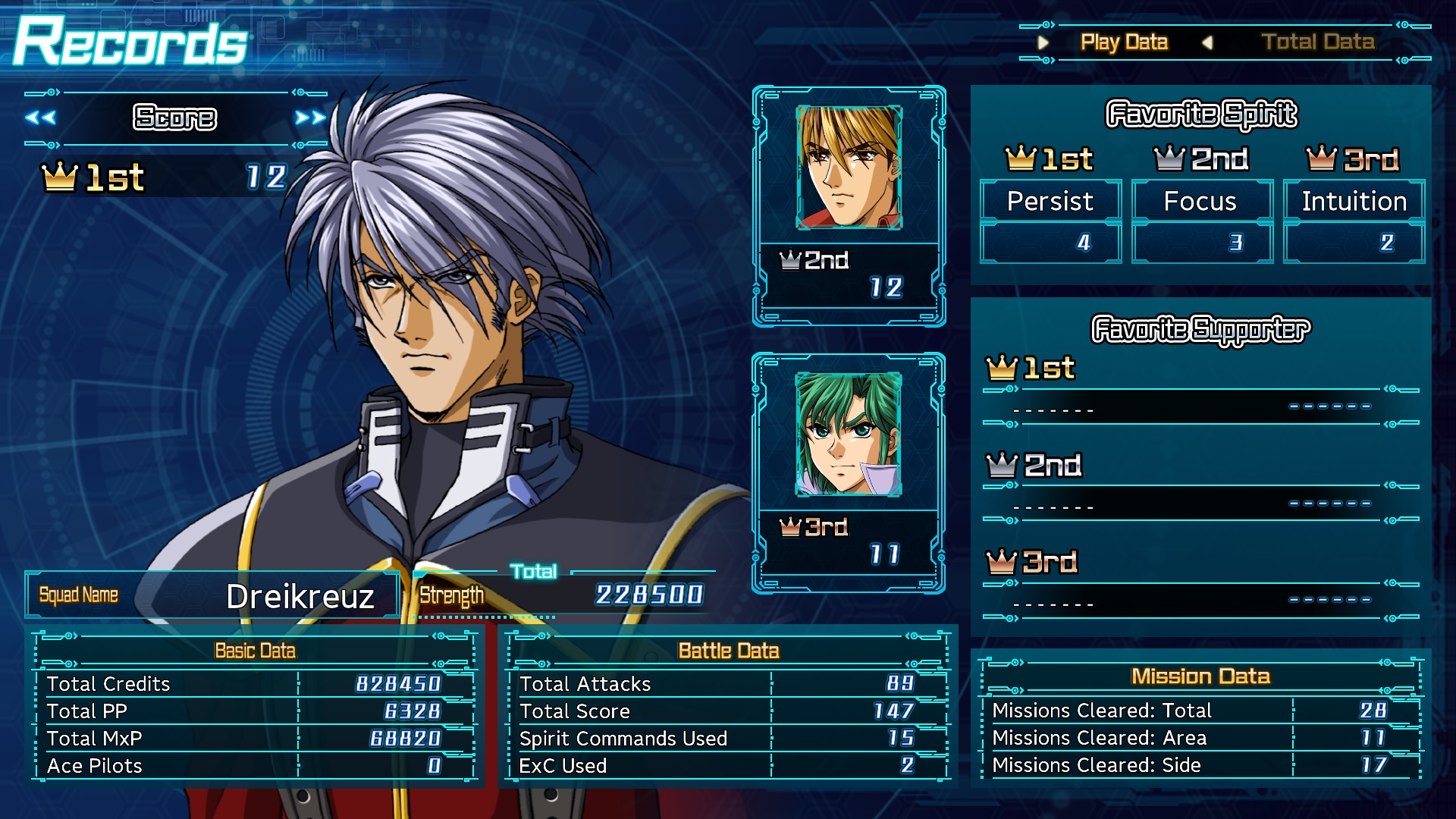Switch to the Play Data tab
Viewport: 1456px width, 819px height.
(1124, 42)
